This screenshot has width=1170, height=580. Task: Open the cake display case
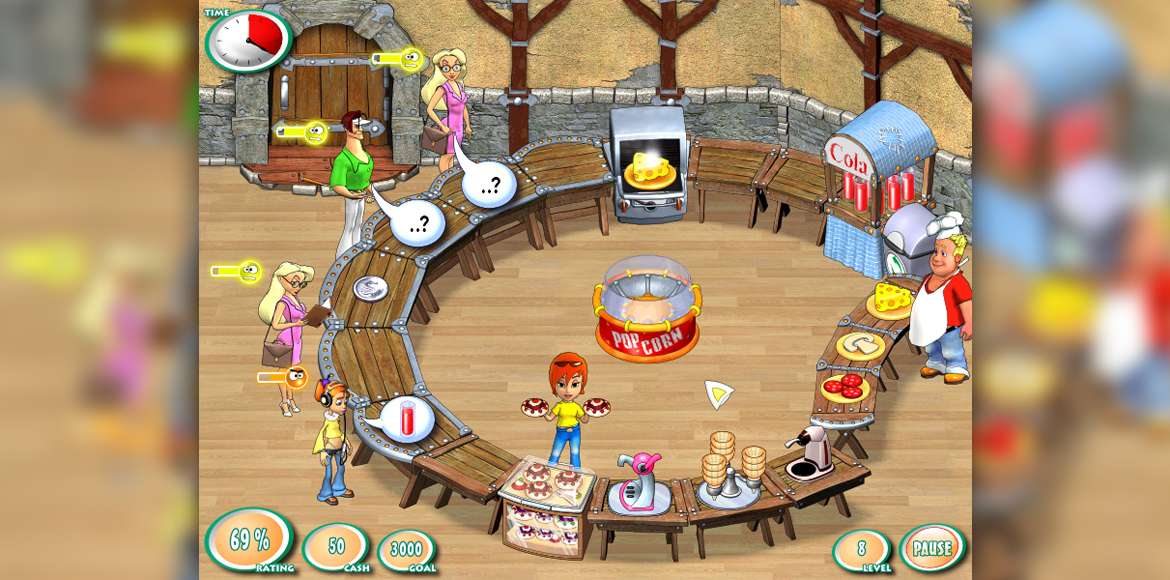click(546, 504)
